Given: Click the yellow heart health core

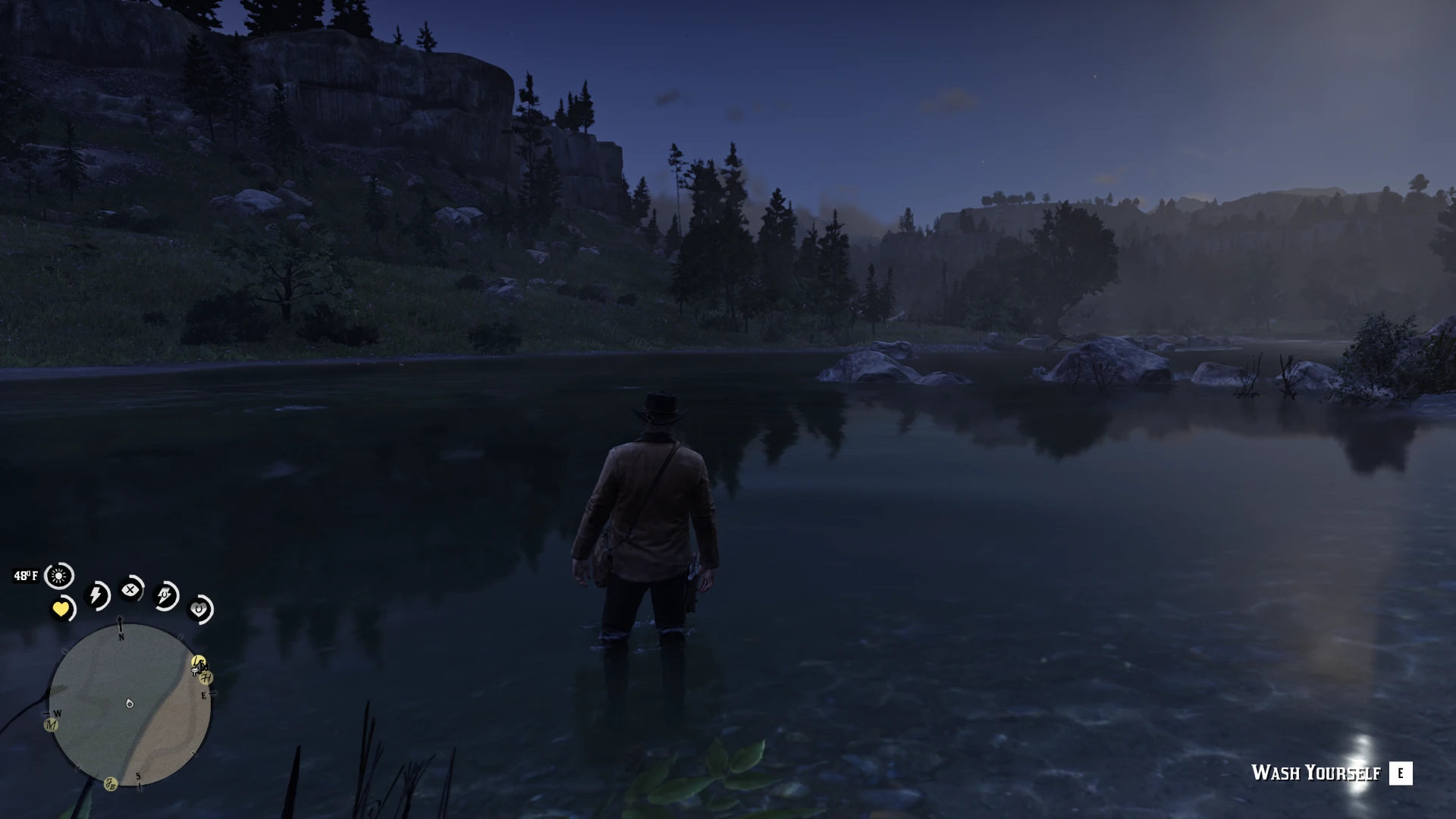Looking at the screenshot, I should [61, 609].
